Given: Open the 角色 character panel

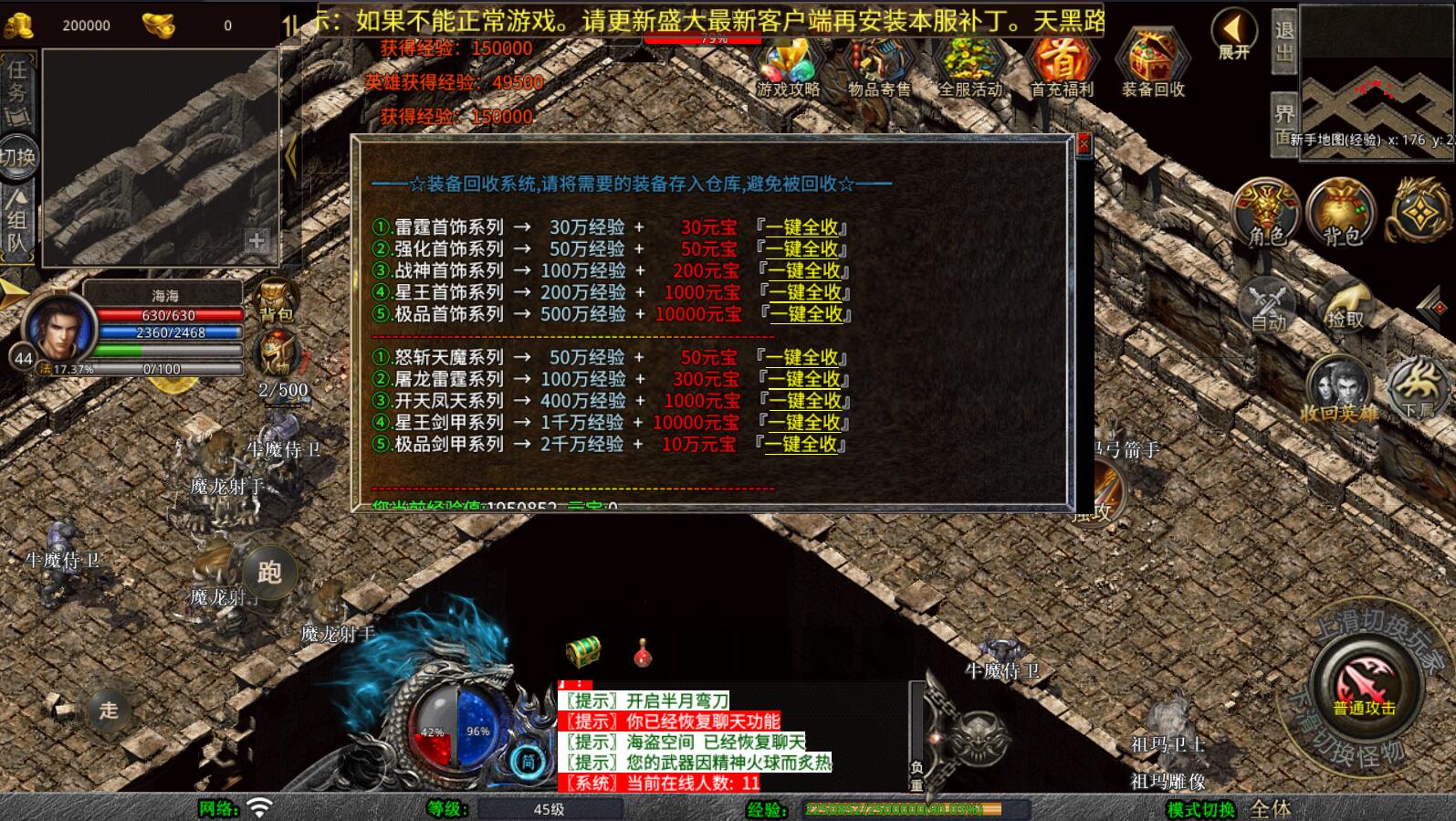Looking at the screenshot, I should tap(1266, 215).
